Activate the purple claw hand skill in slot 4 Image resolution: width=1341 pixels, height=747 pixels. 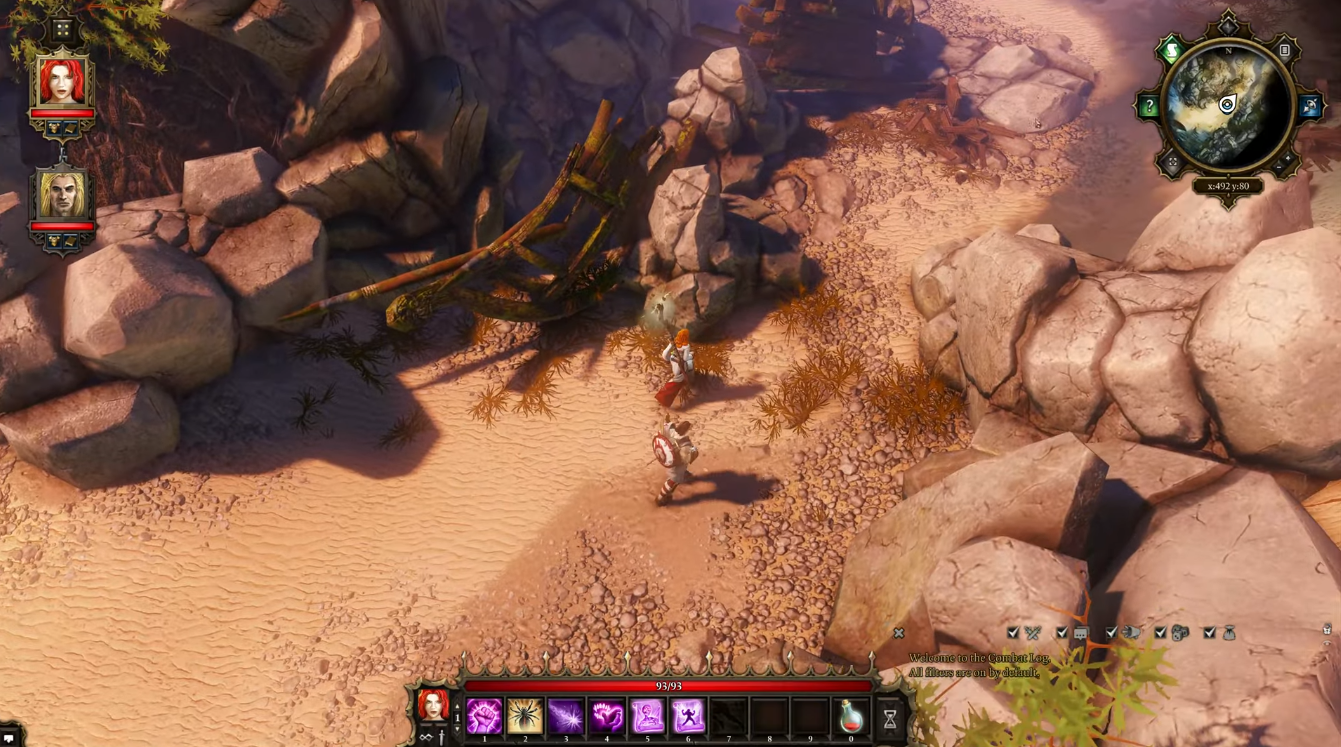pyautogui.click(x=606, y=716)
